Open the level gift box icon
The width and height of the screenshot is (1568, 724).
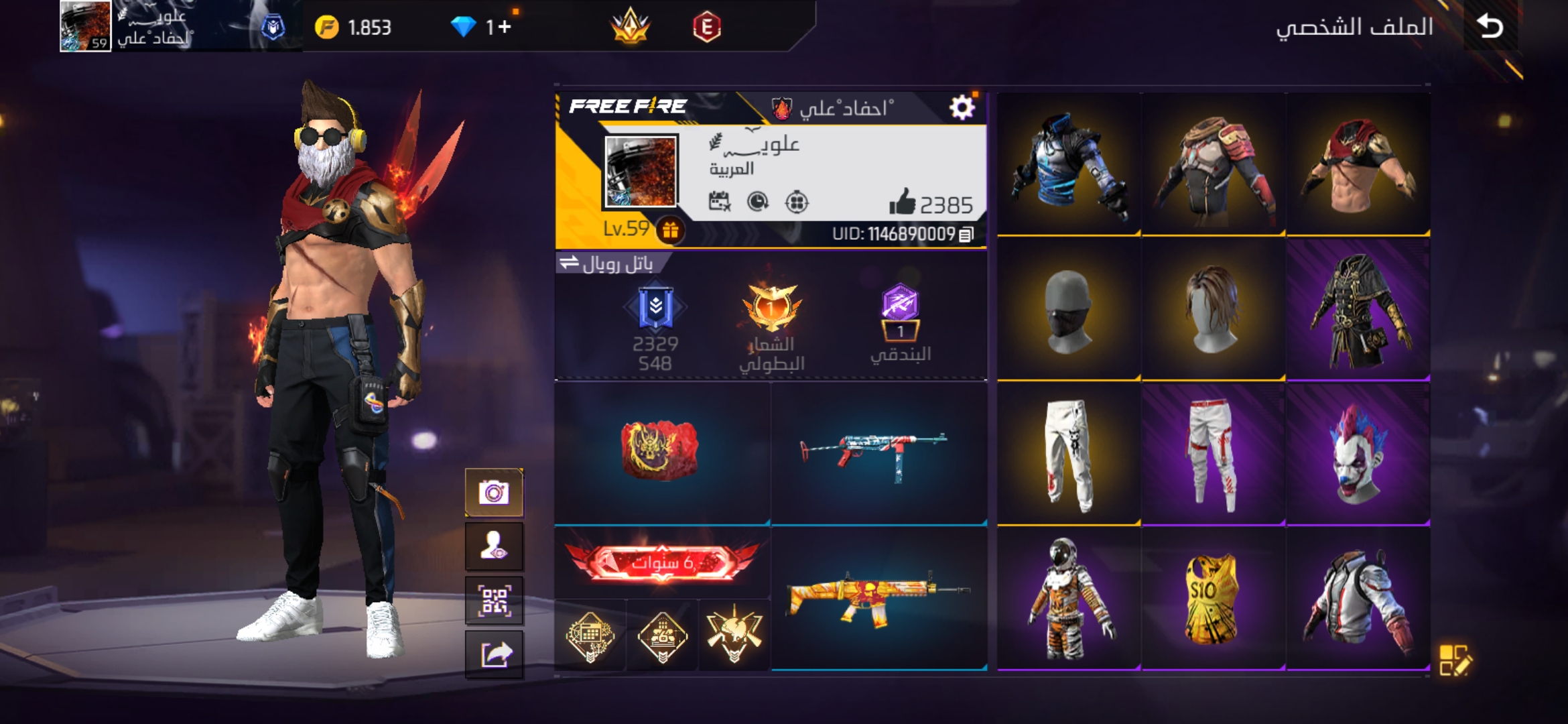click(670, 231)
